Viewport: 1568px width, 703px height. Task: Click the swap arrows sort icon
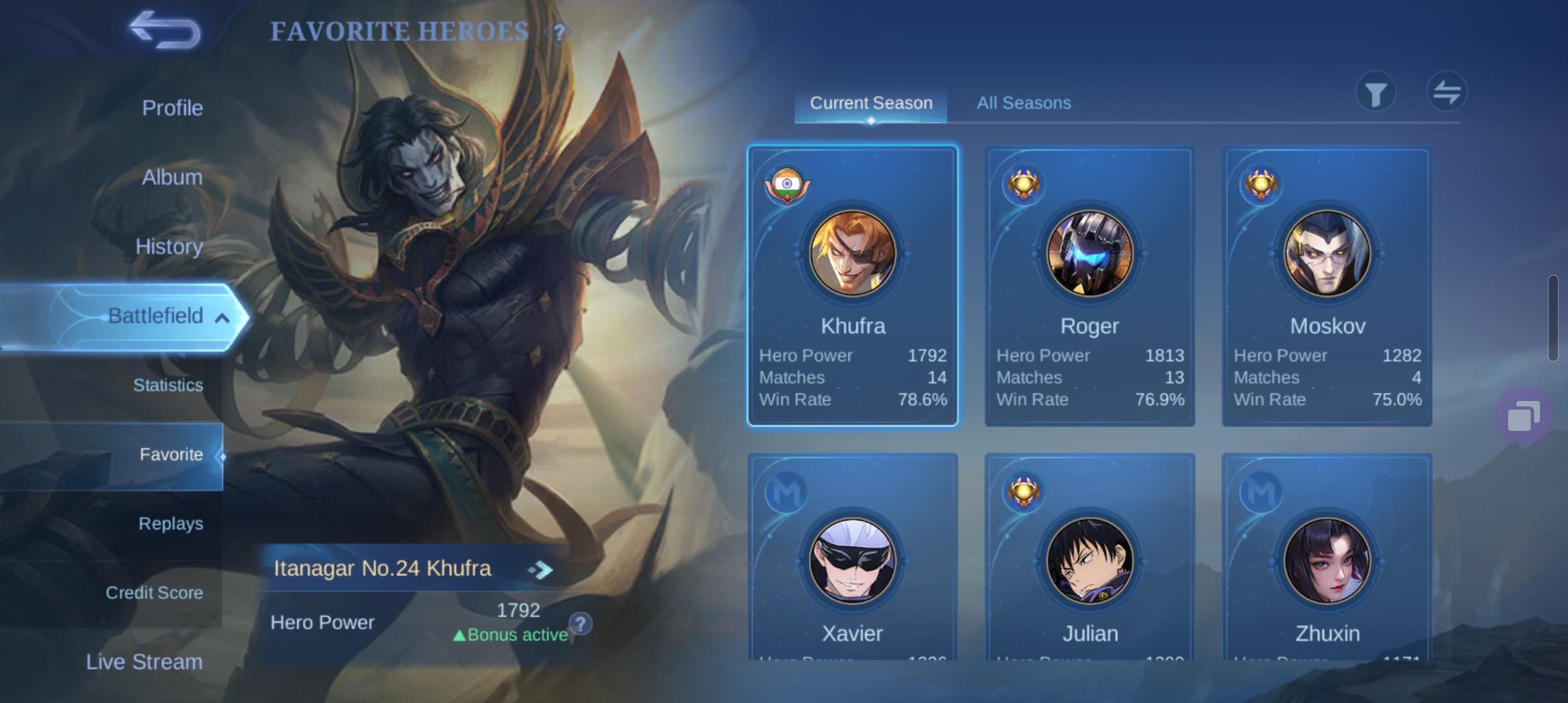(x=1446, y=92)
